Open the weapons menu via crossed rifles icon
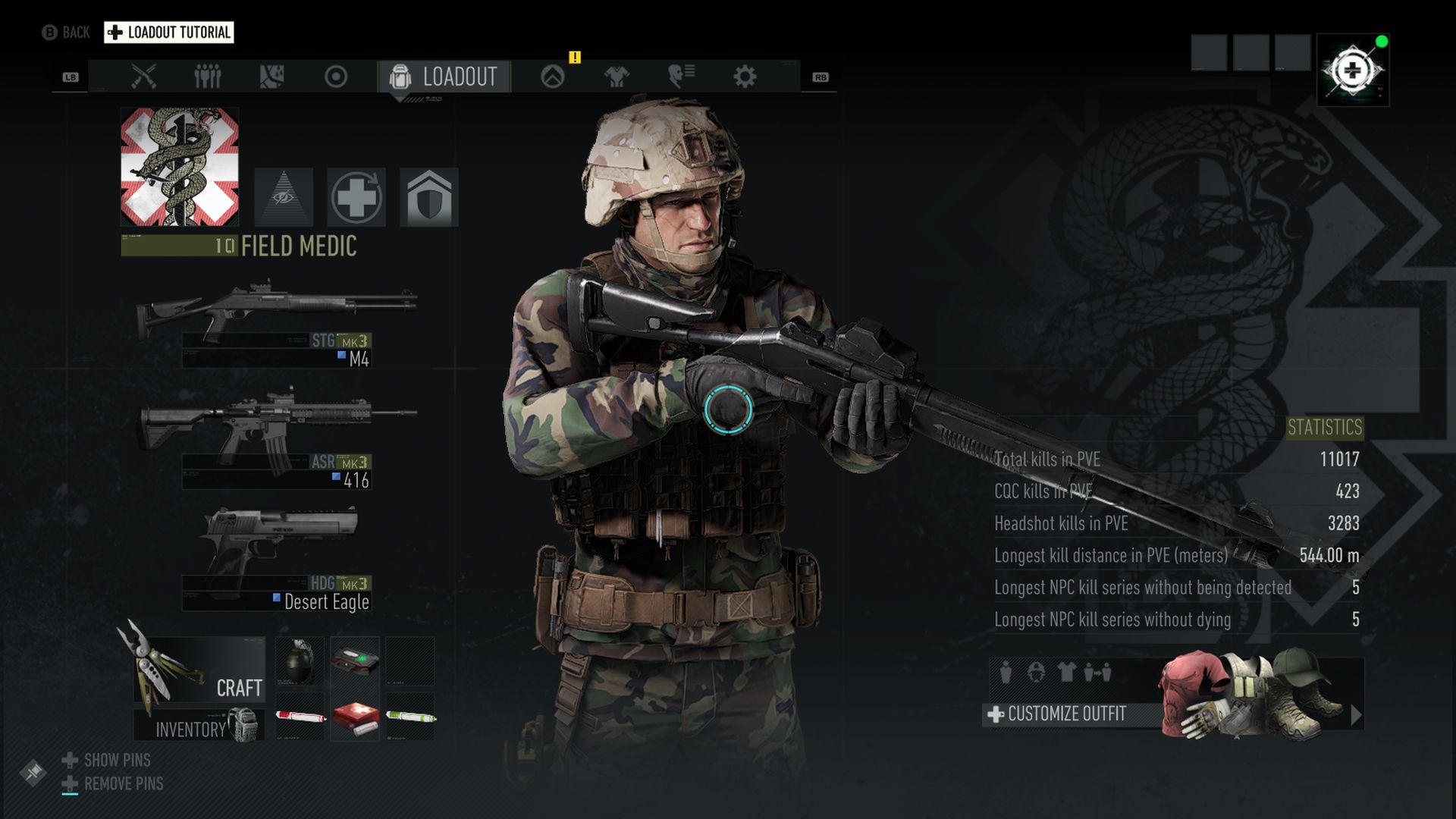Viewport: 1456px width, 819px height. tap(143, 75)
